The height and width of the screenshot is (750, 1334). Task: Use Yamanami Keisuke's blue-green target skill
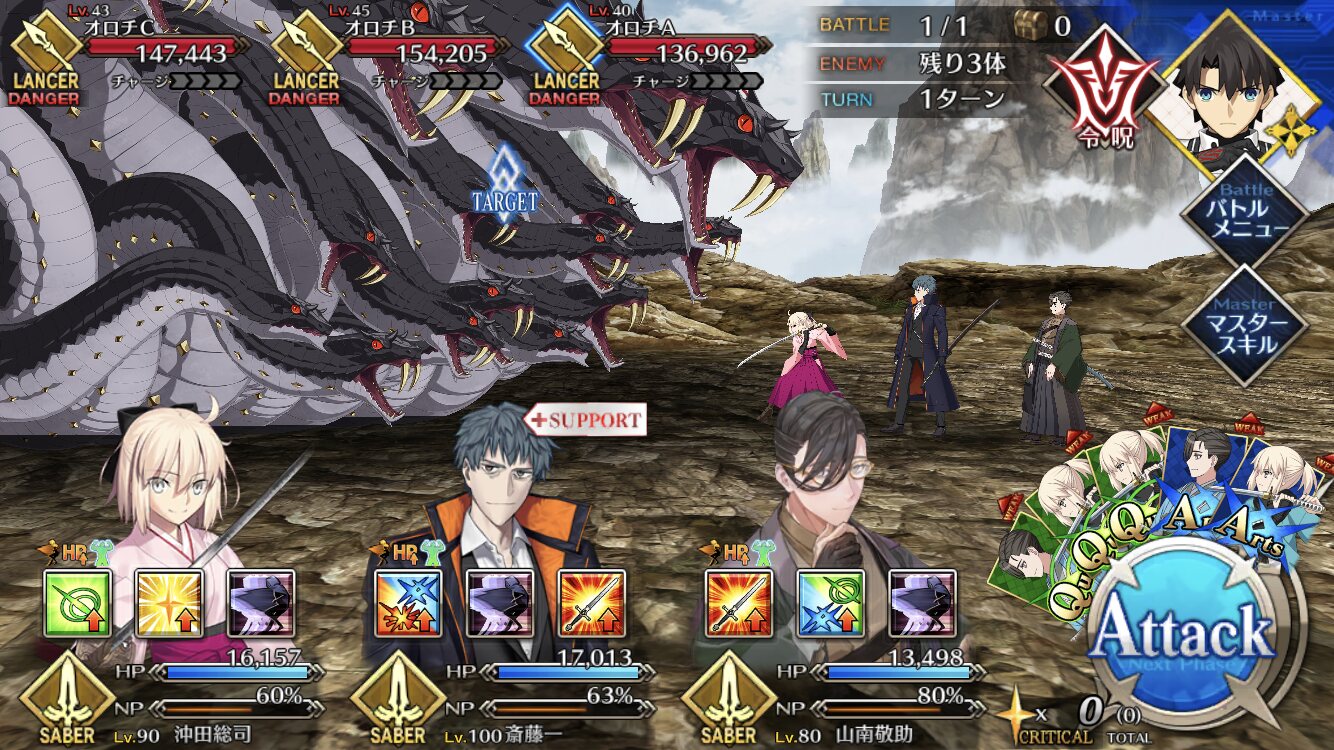[830, 603]
